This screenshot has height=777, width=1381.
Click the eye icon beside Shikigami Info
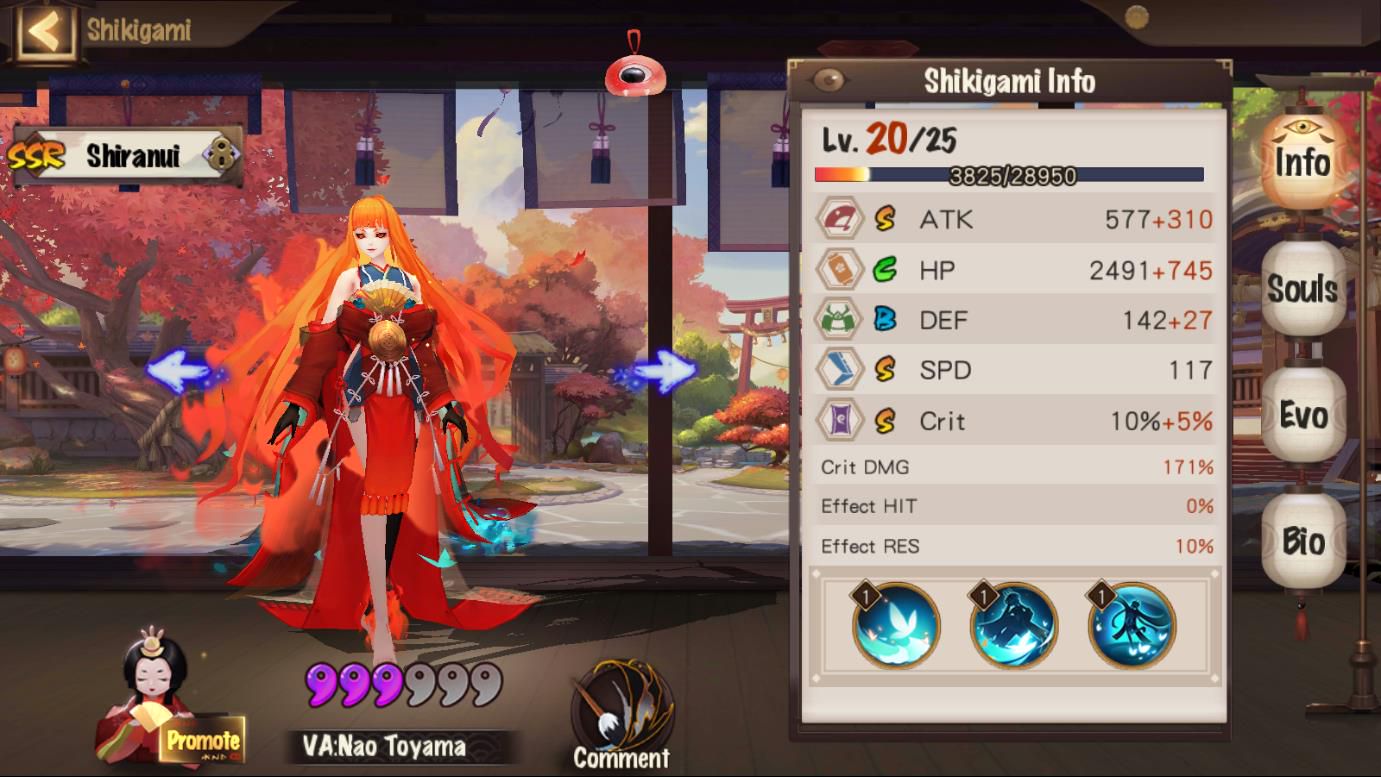829,81
